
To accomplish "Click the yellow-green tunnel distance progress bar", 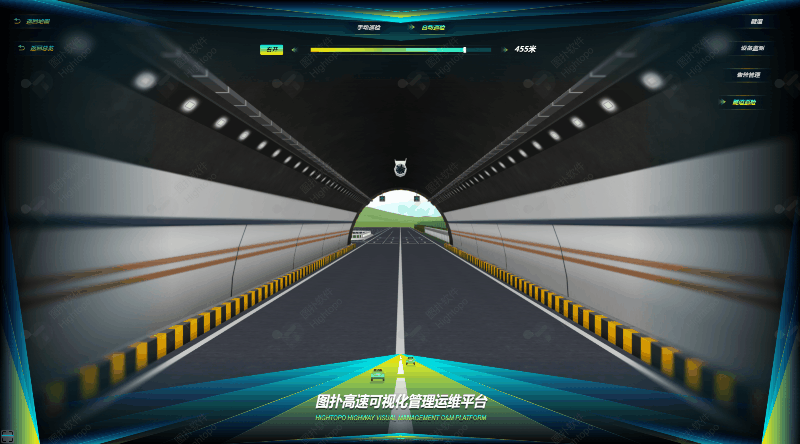I will [x=388, y=49].
